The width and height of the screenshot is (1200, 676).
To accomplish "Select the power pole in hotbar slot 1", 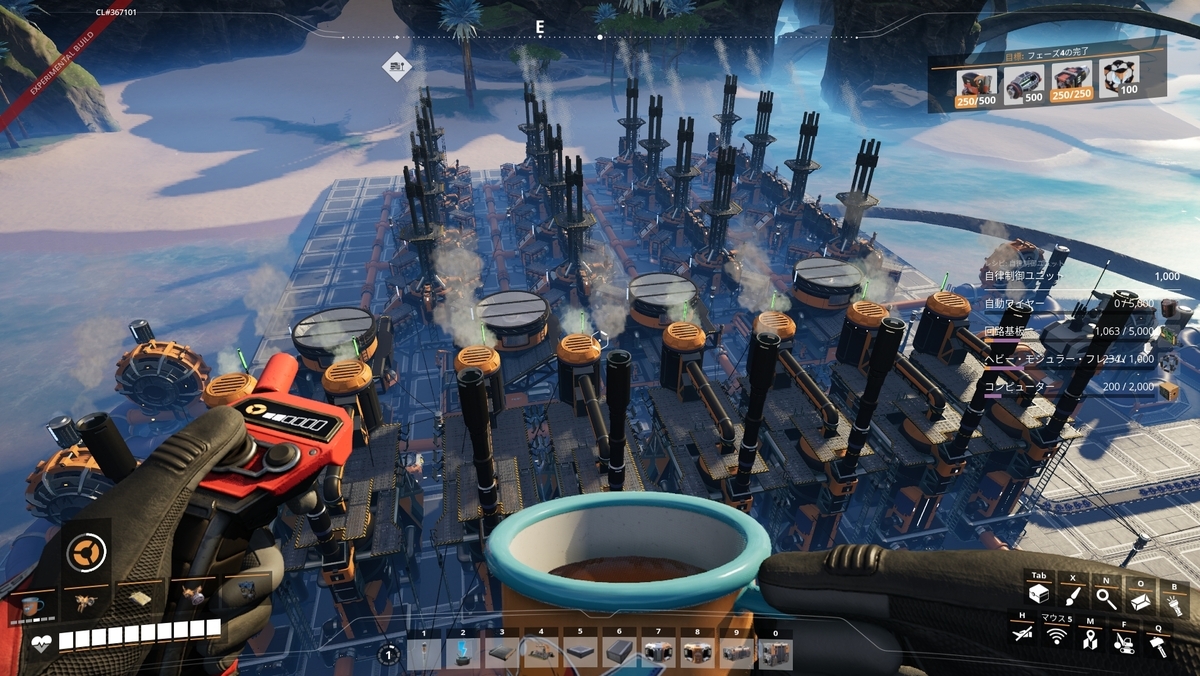I will (424, 653).
